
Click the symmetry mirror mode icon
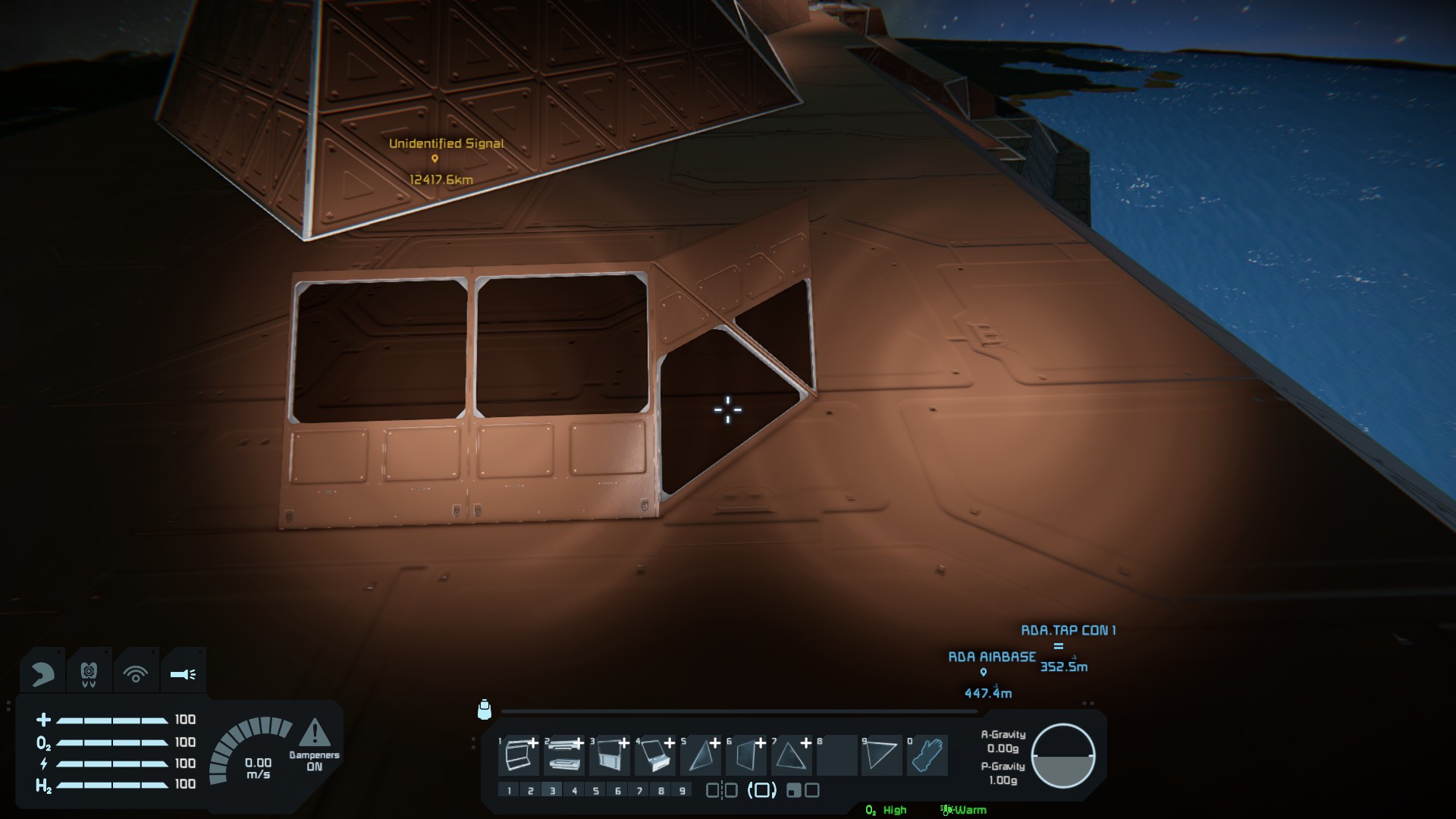click(x=721, y=791)
